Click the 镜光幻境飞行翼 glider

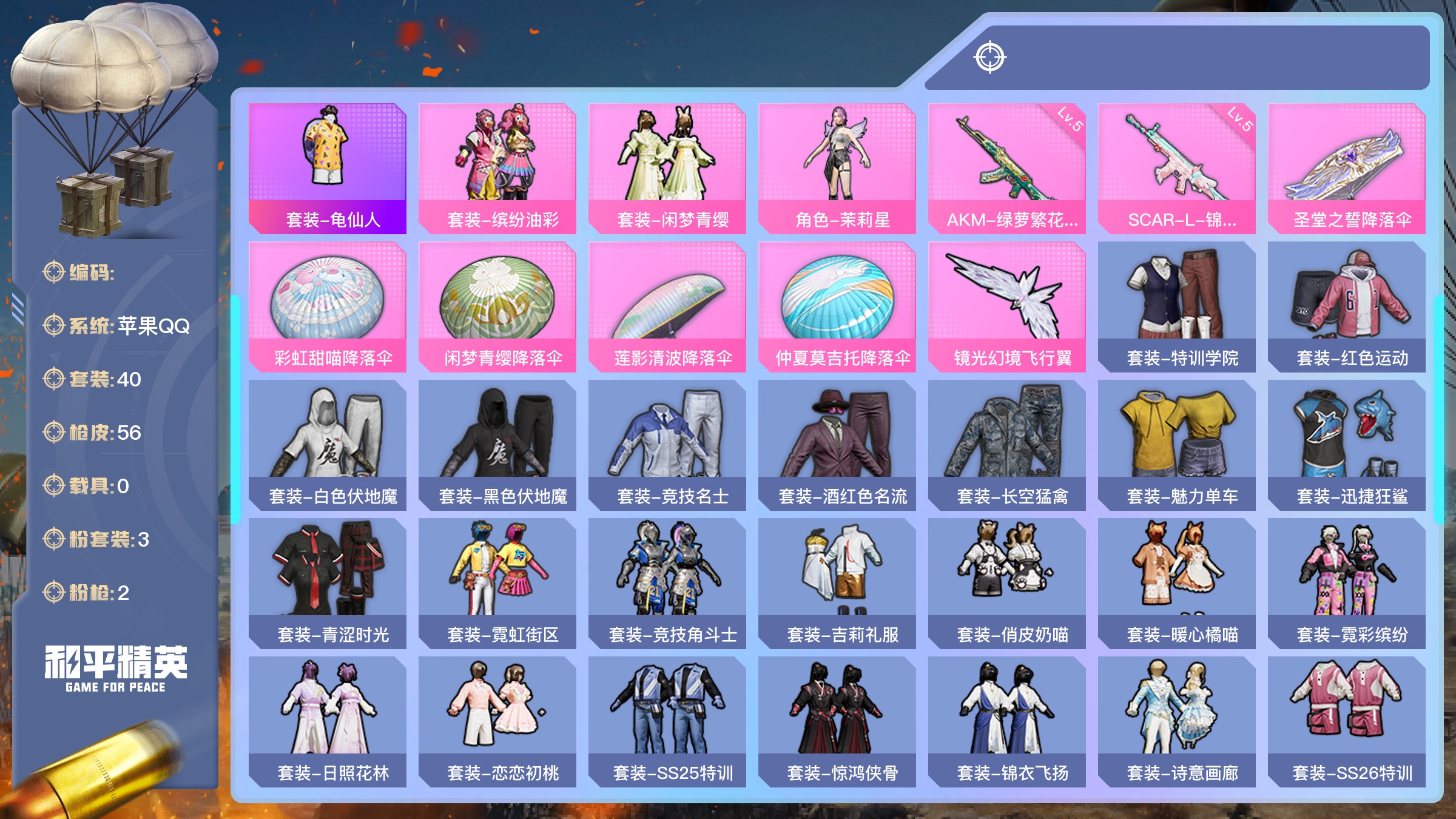1007,306
